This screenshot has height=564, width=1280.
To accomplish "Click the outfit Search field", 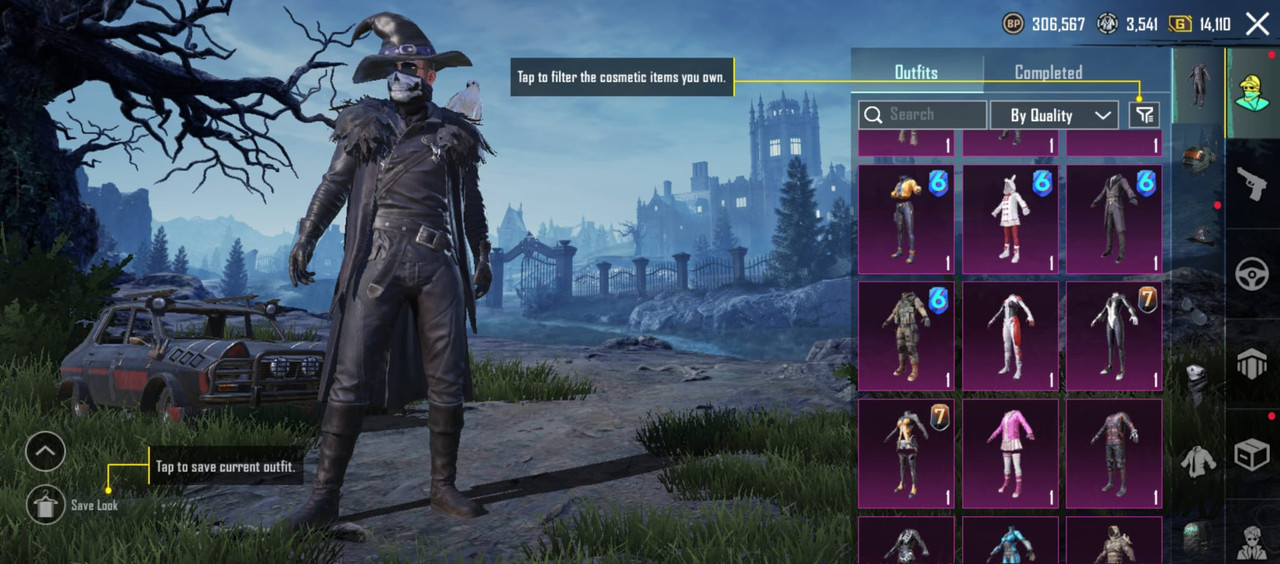I will [x=922, y=115].
